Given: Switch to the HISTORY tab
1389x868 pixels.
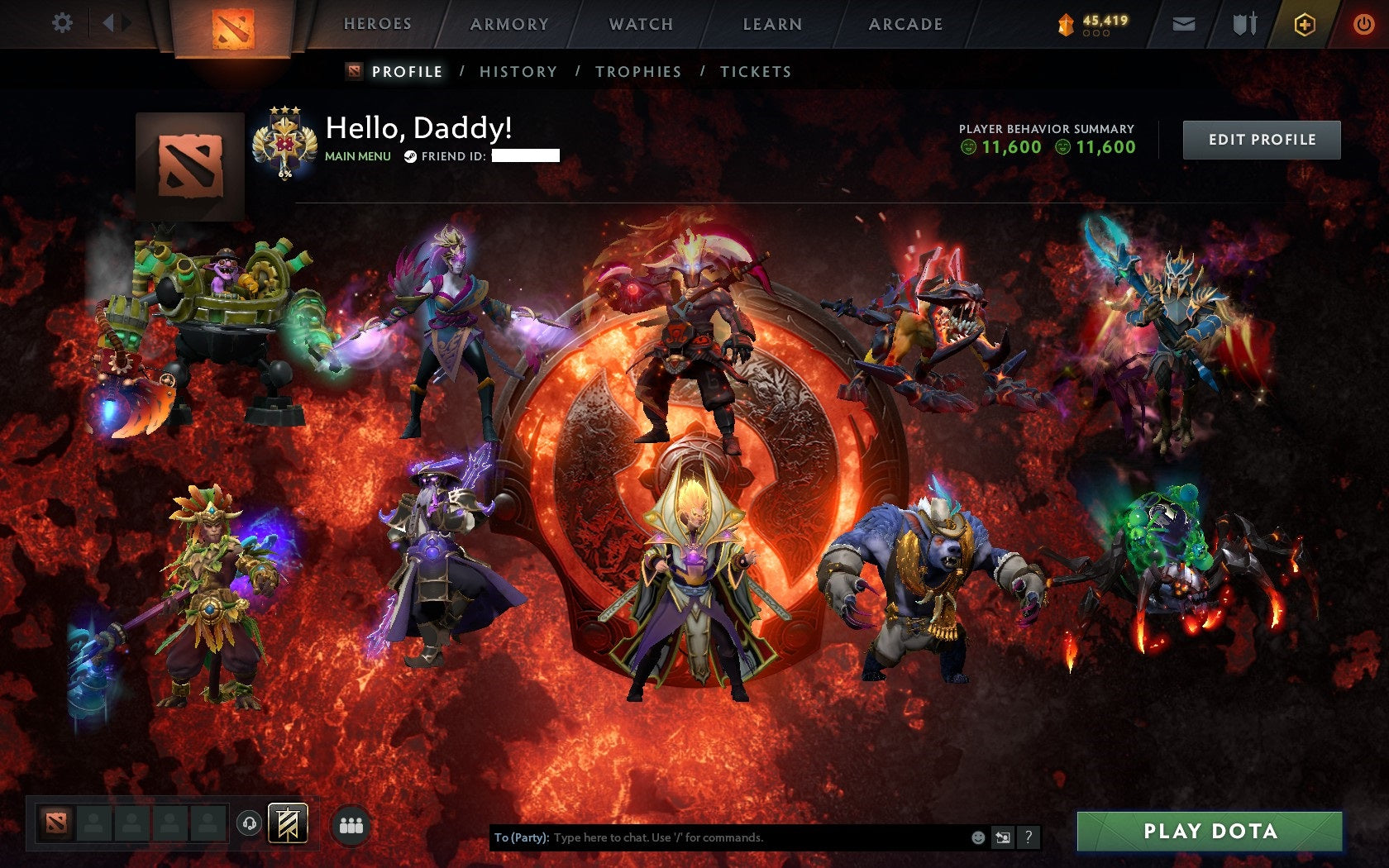Looking at the screenshot, I should click(517, 72).
